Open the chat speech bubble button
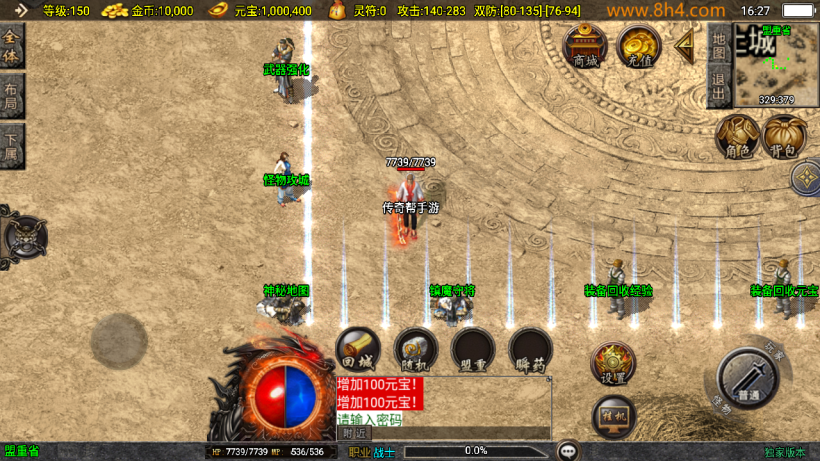 coord(568,451)
